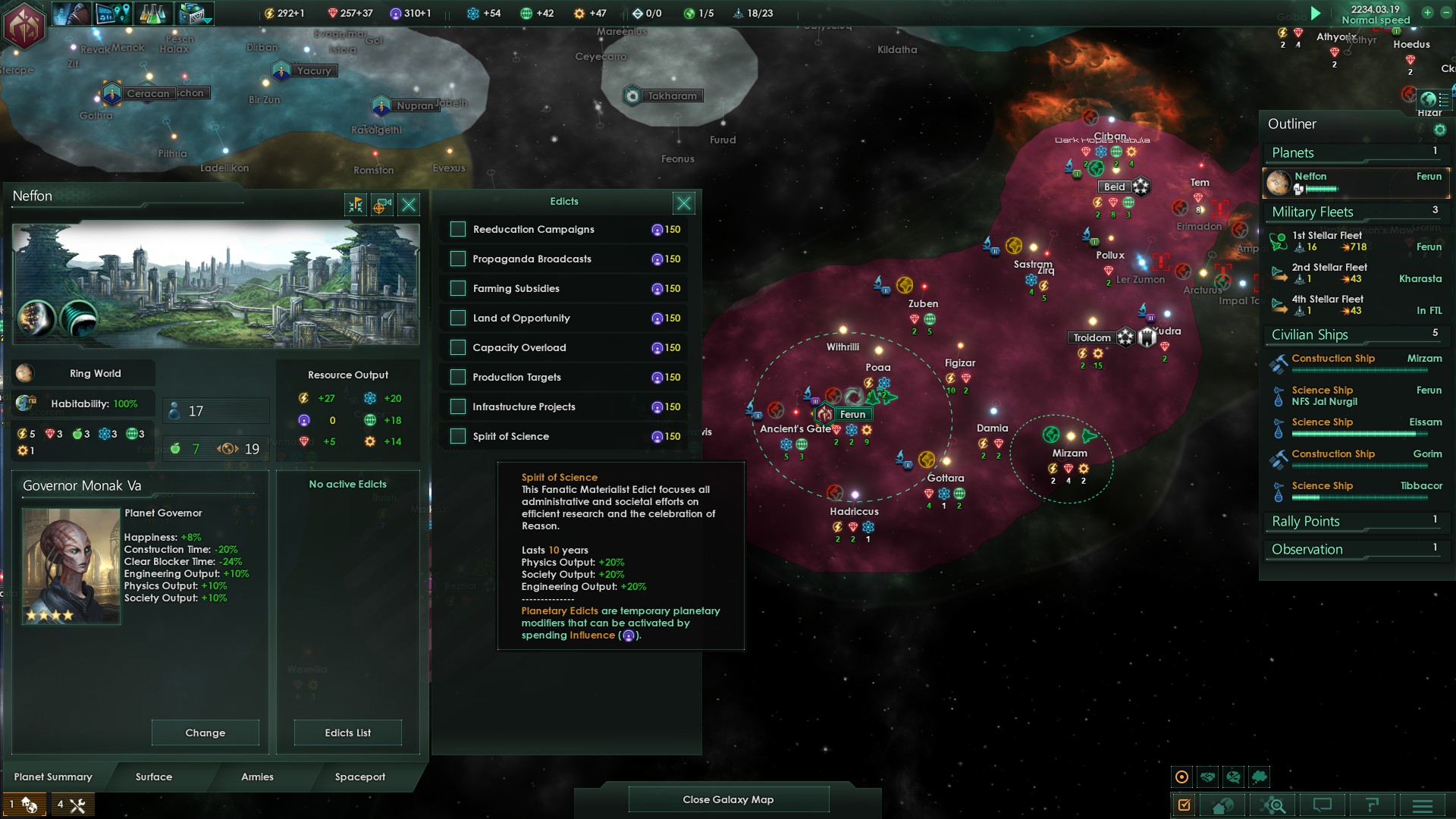Toggle the Propaganda Broadcasts edict
The width and height of the screenshot is (1456, 819).
pyautogui.click(x=458, y=259)
